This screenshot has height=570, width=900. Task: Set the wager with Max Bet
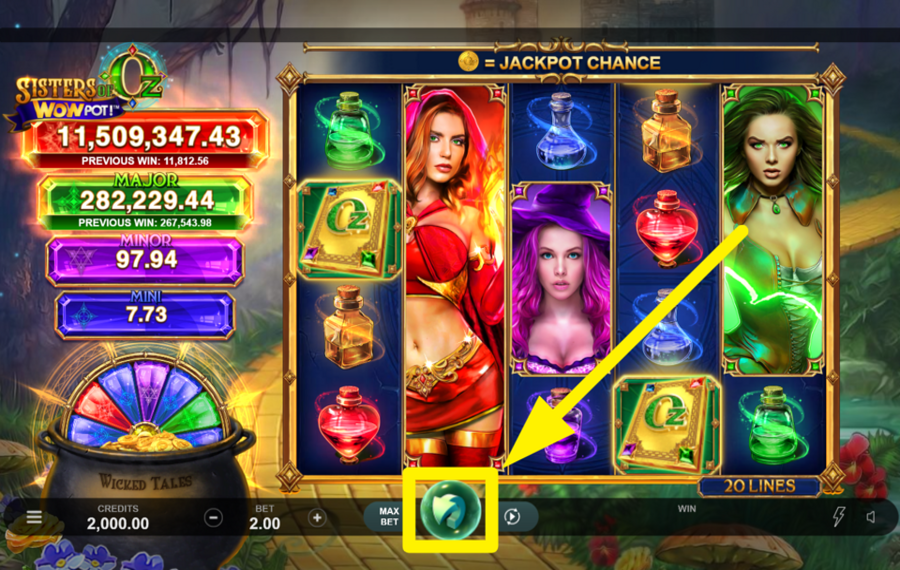388,516
